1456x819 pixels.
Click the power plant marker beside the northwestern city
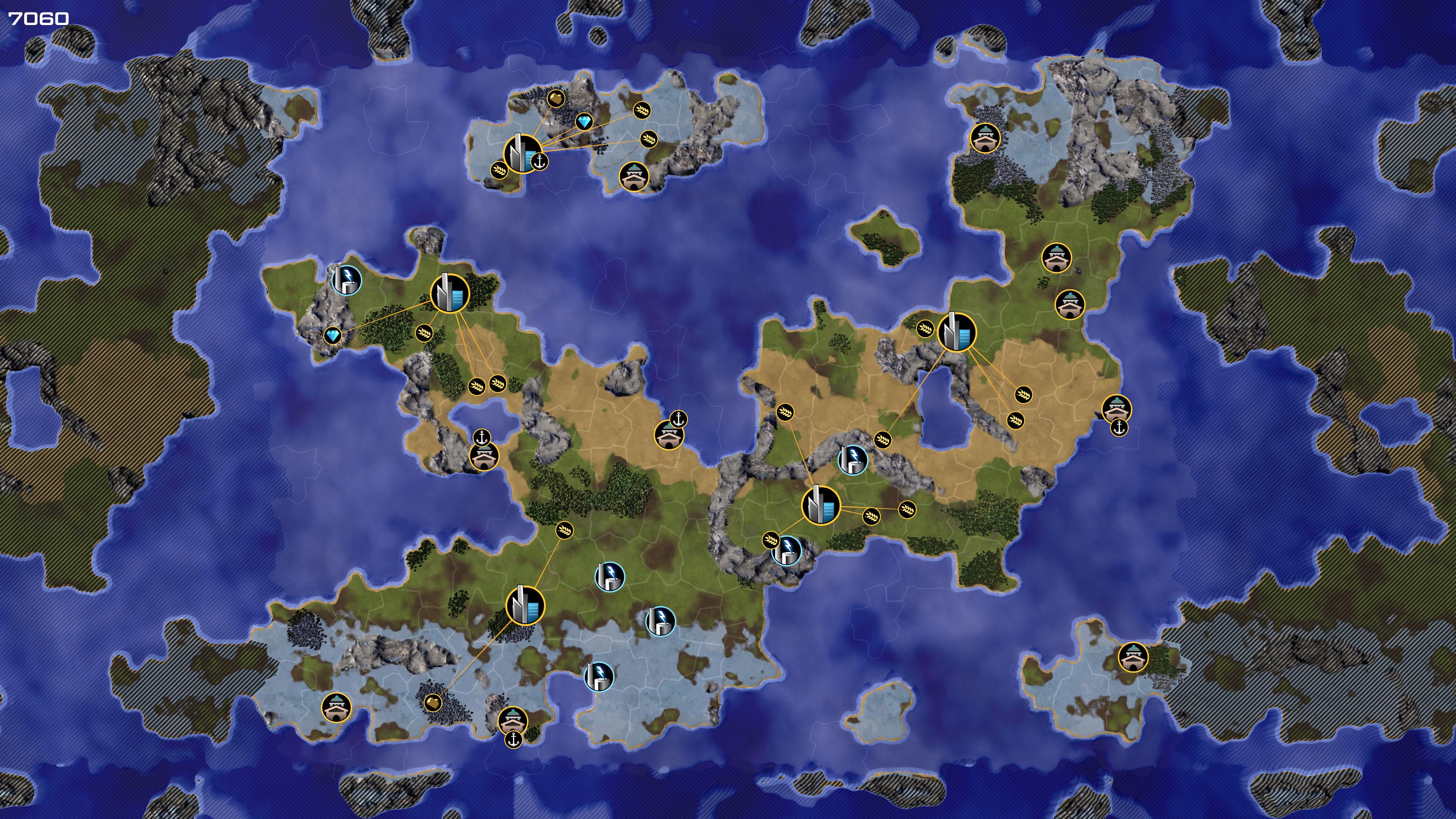(346, 280)
